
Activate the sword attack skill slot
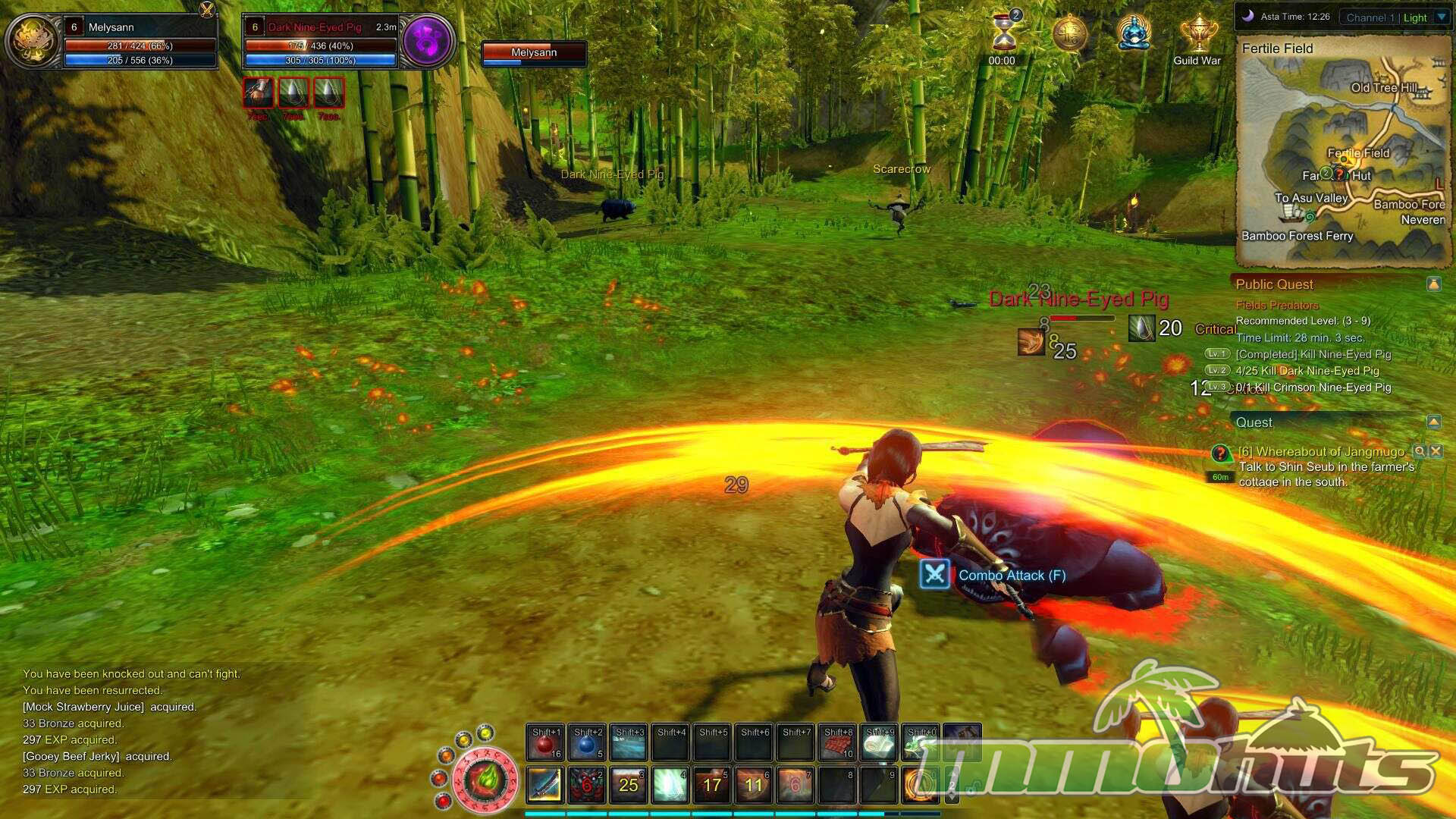point(544,785)
